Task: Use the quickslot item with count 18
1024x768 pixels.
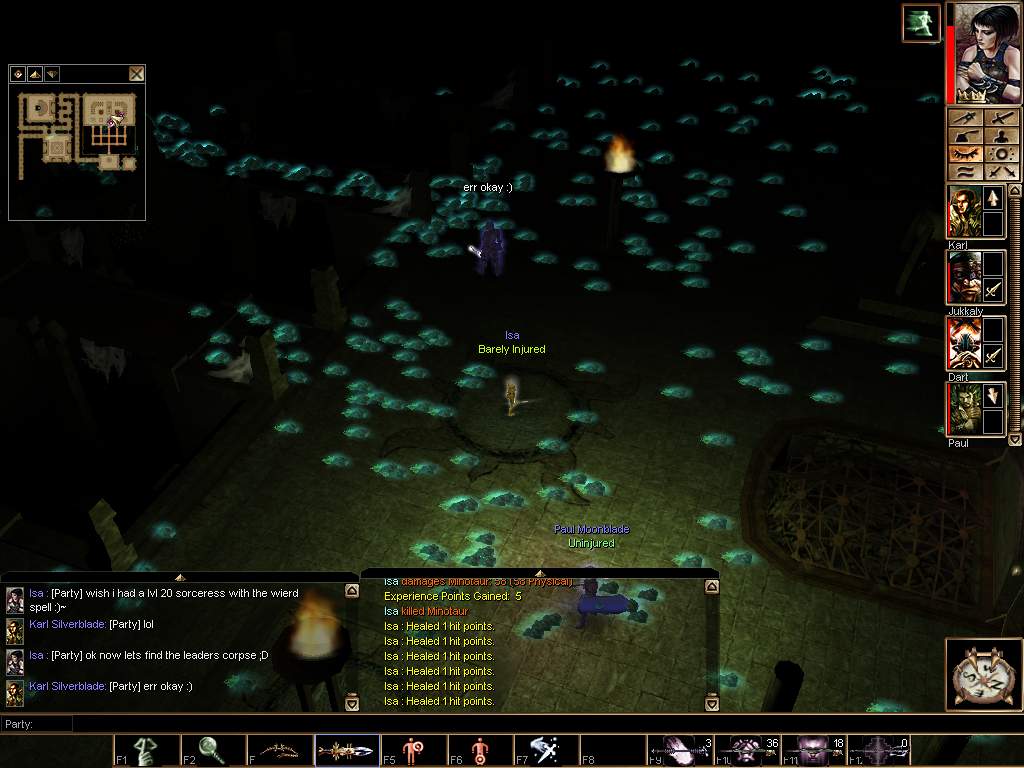Action: tap(812, 751)
